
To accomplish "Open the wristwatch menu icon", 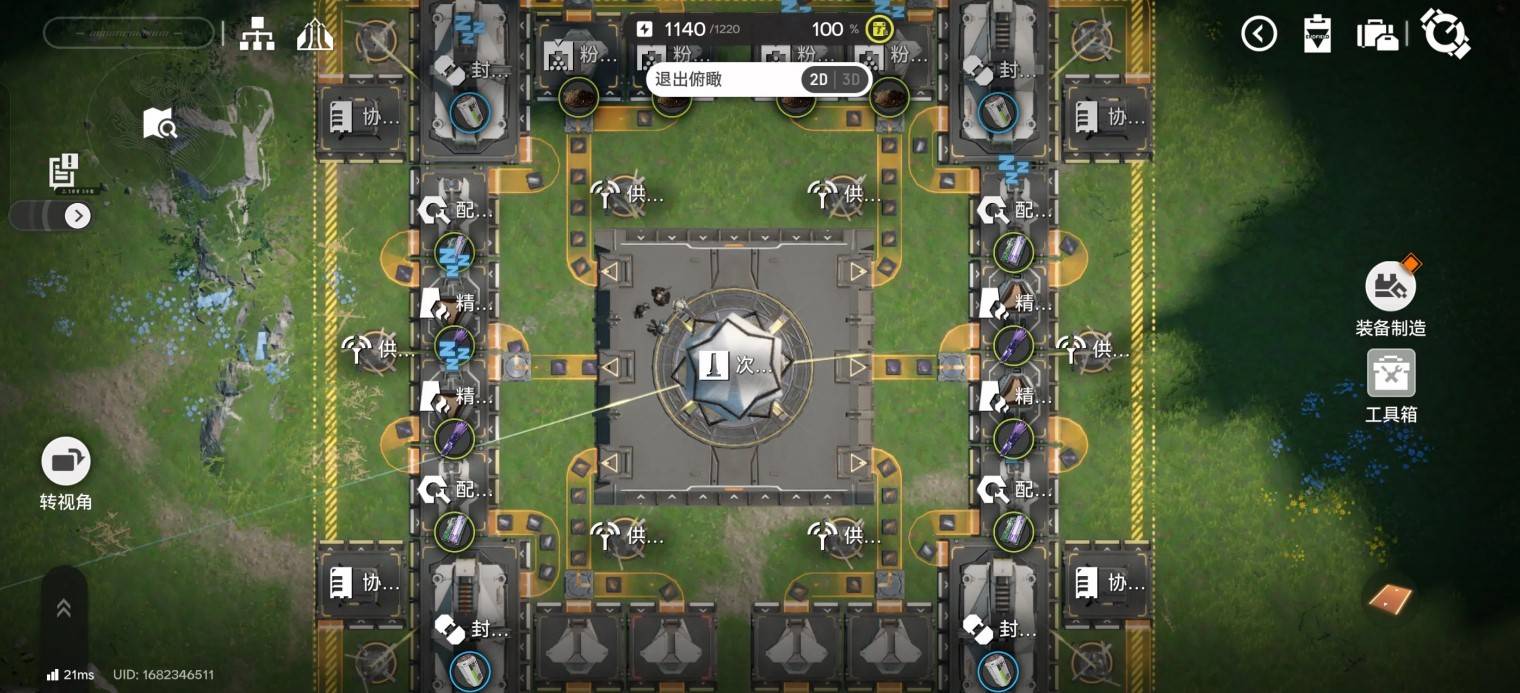I will coord(1445,34).
